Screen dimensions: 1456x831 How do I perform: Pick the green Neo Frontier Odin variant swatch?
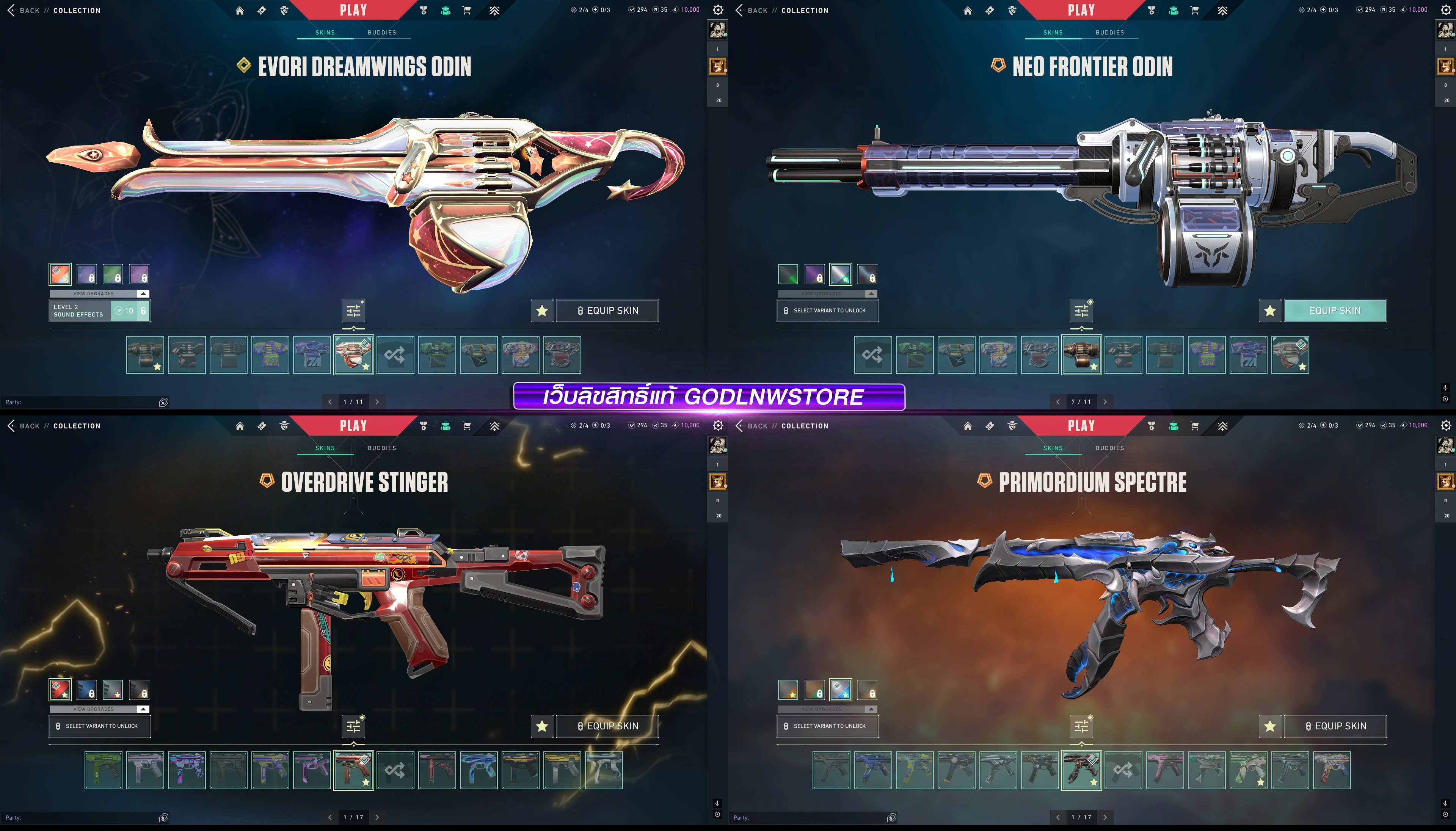[788, 274]
